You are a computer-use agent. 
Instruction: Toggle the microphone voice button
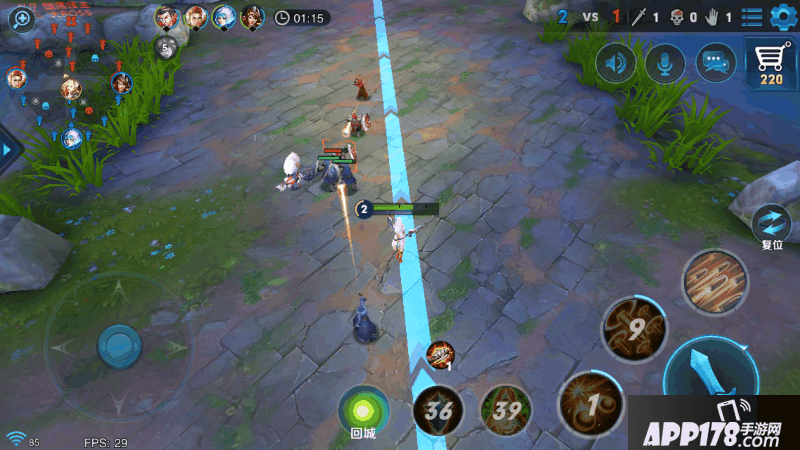[x=665, y=64]
